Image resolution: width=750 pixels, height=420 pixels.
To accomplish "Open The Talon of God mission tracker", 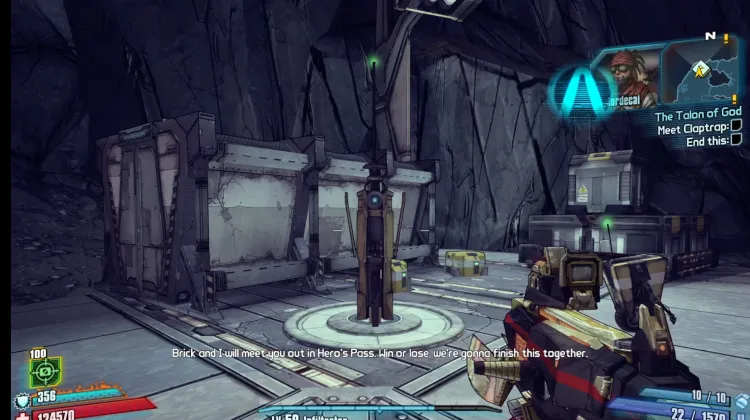I will 696,116.
